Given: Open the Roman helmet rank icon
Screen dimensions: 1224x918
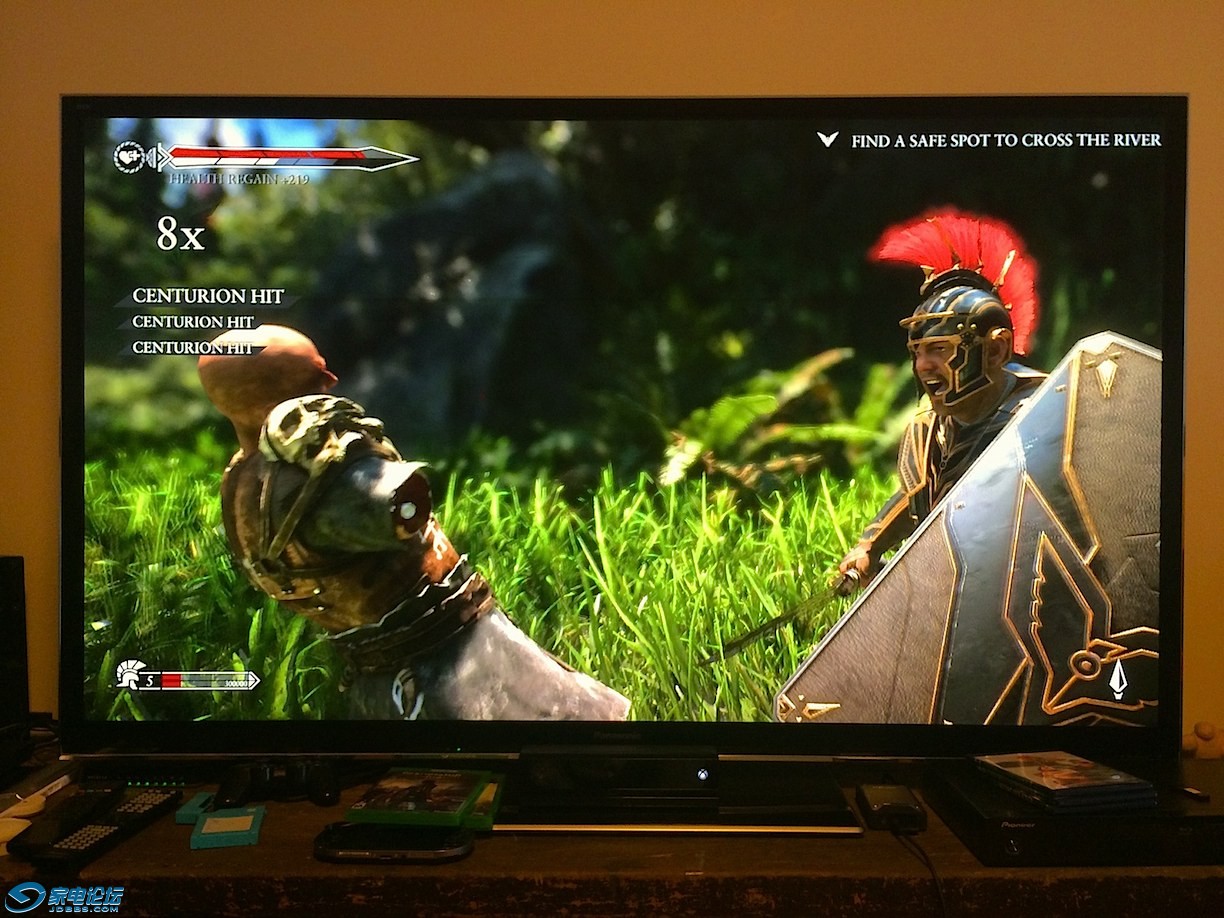Looking at the screenshot, I should coord(130,675).
